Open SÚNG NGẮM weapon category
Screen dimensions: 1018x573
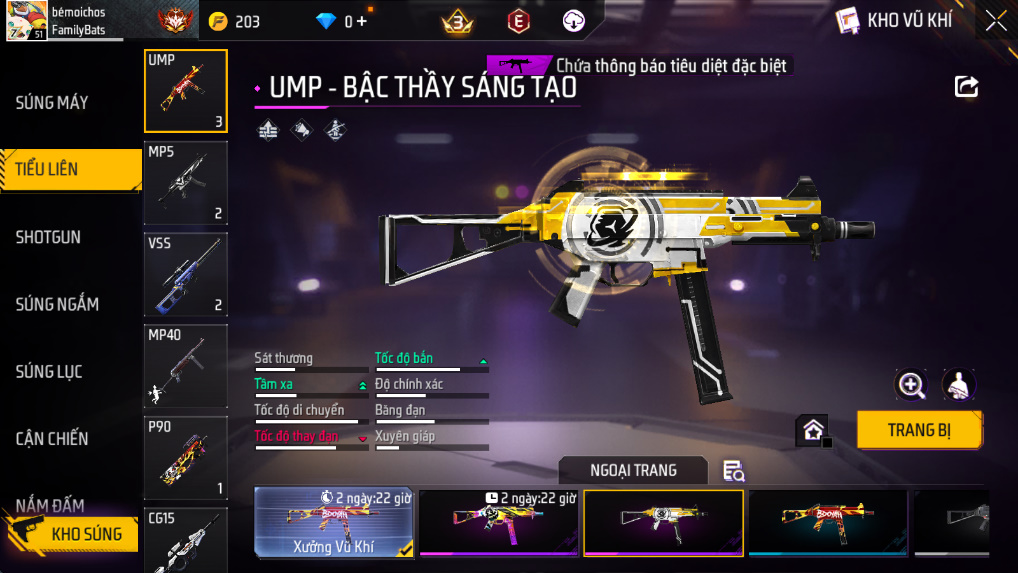tap(57, 304)
